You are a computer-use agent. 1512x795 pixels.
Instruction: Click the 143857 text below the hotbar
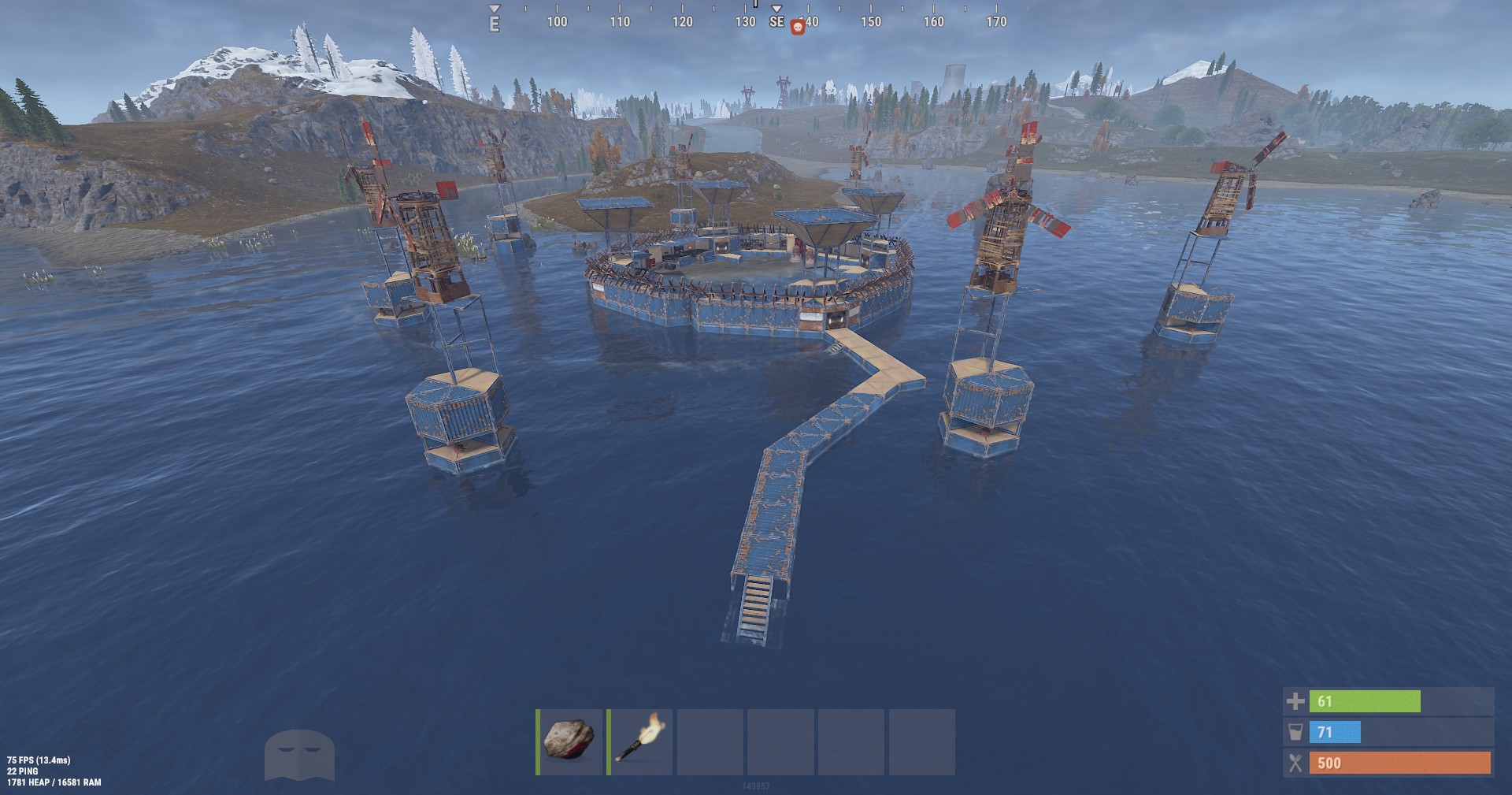(x=757, y=786)
